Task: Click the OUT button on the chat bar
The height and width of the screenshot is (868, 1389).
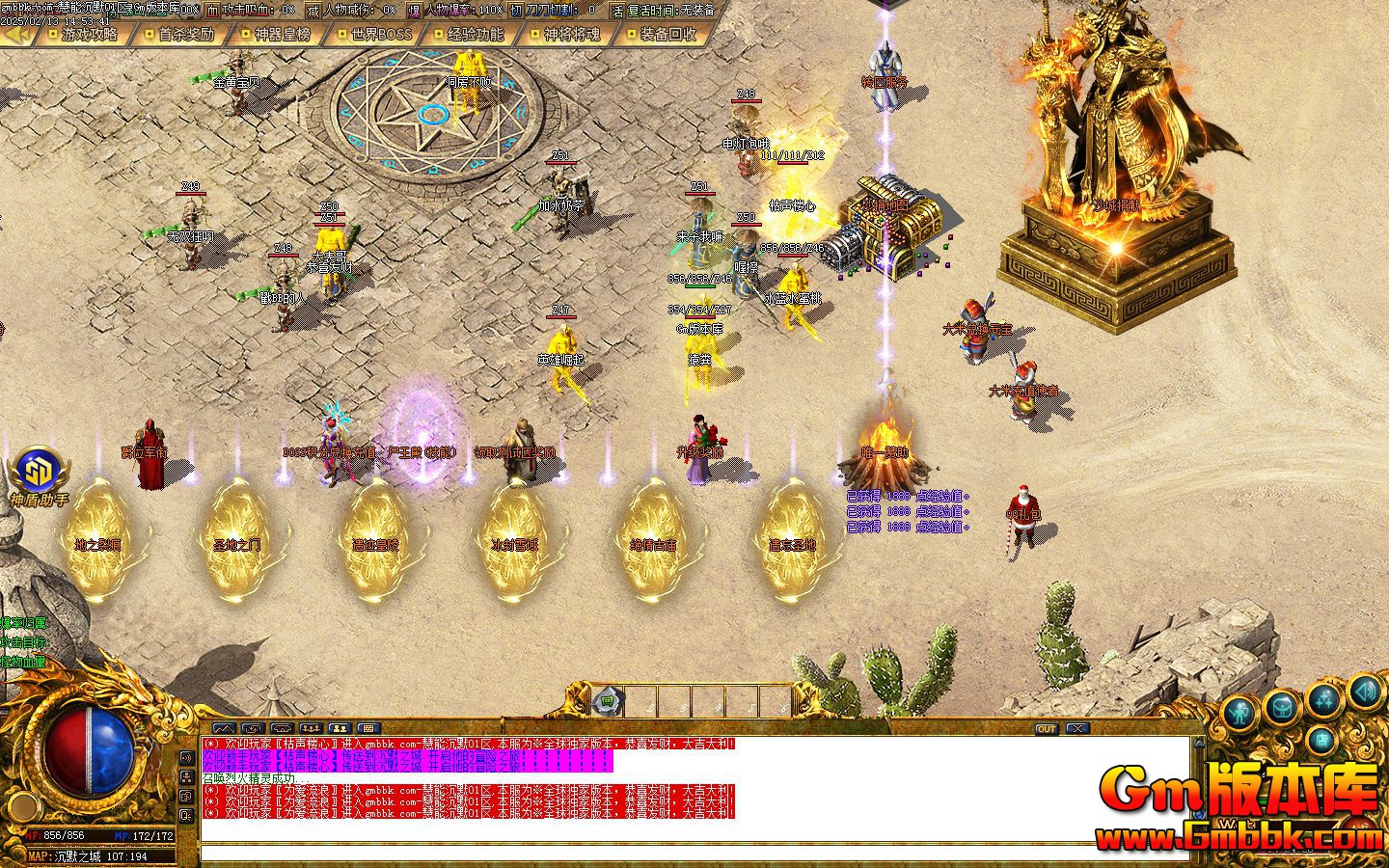Action: point(1047,728)
